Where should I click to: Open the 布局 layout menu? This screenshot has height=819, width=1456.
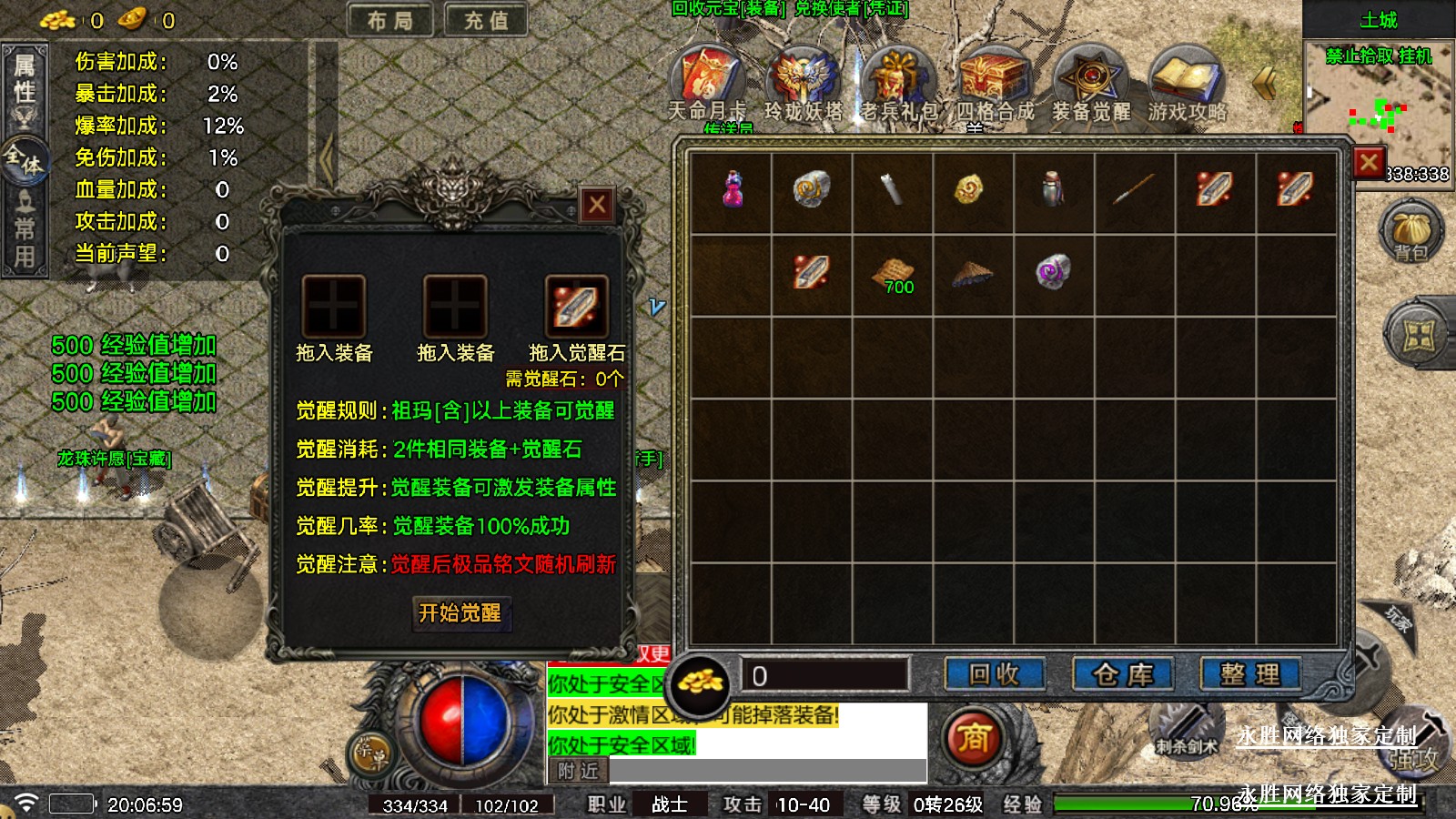(x=390, y=20)
